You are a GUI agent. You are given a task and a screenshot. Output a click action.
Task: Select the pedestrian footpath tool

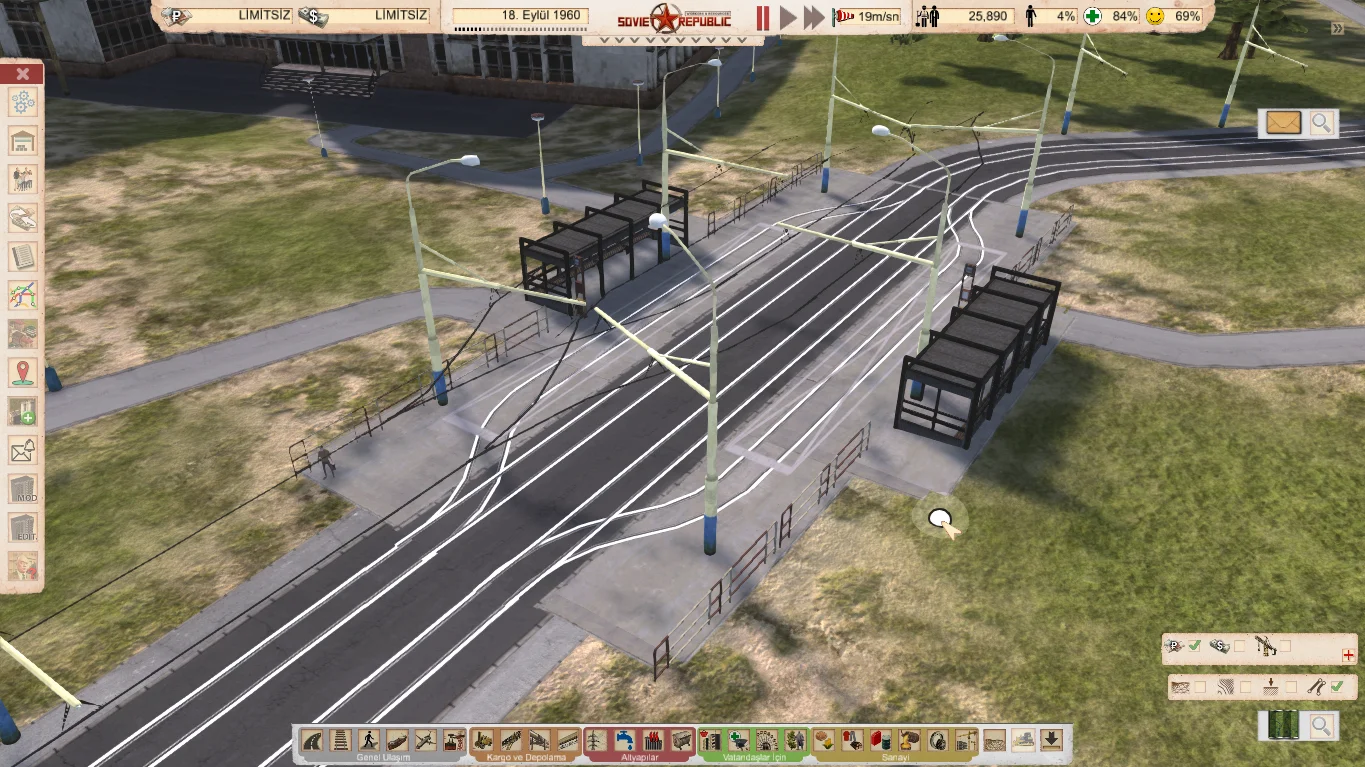(369, 741)
